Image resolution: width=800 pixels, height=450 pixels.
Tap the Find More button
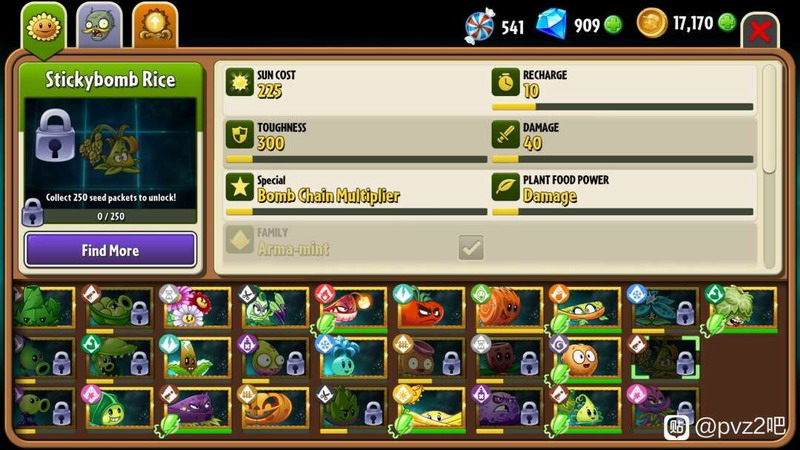110,250
